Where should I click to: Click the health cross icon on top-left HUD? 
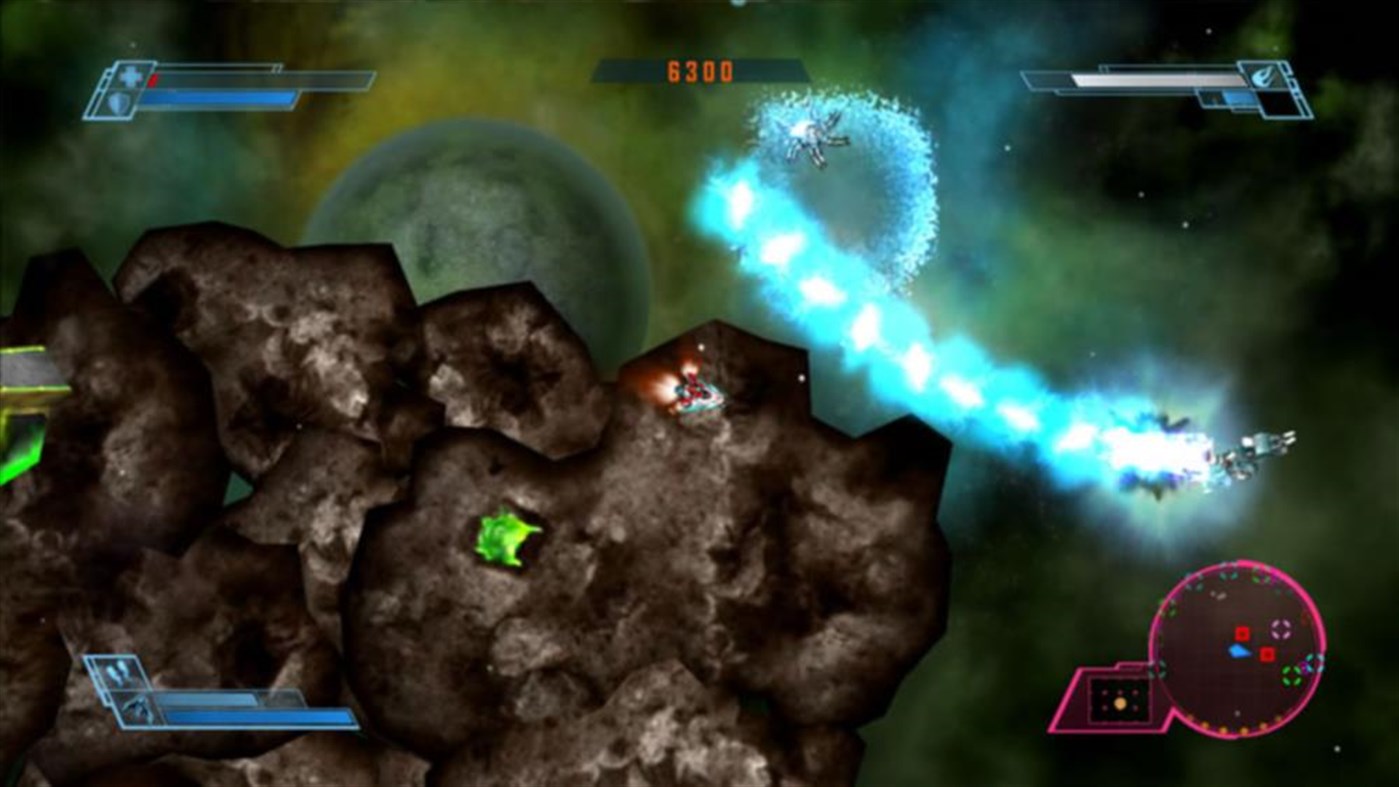click(x=129, y=76)
